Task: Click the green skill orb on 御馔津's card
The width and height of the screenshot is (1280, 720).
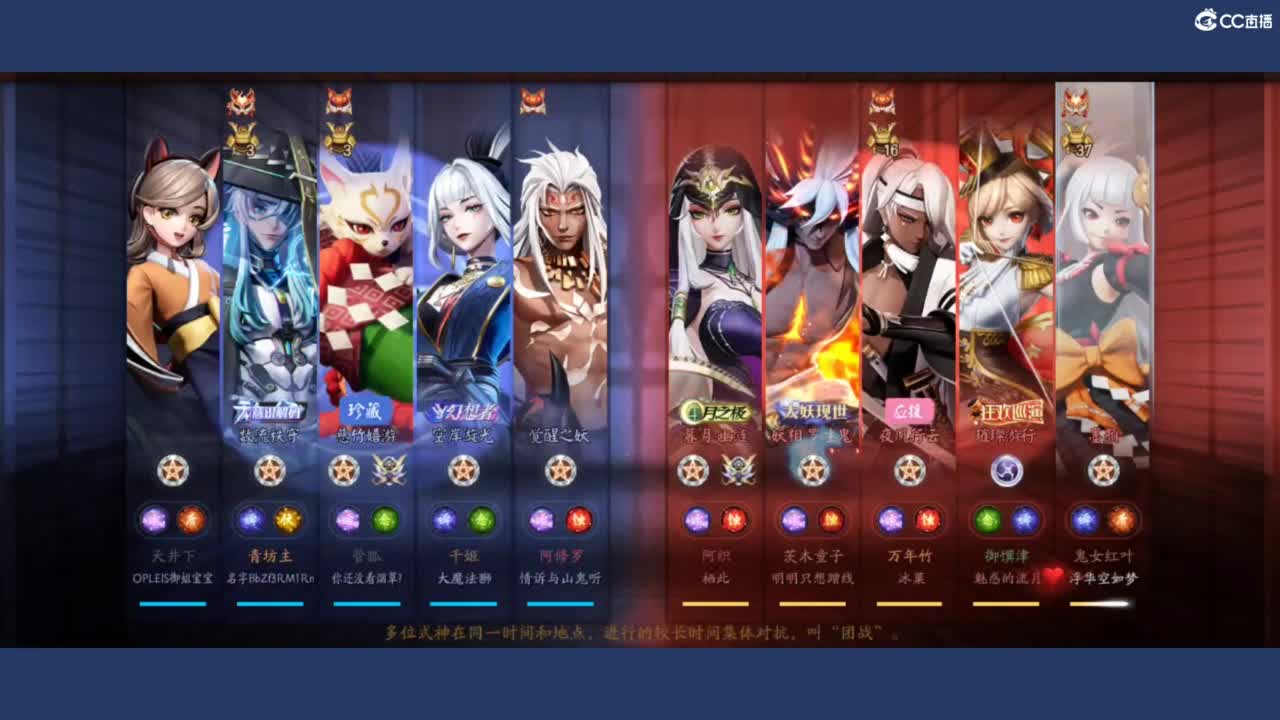Action: point(988,520)
